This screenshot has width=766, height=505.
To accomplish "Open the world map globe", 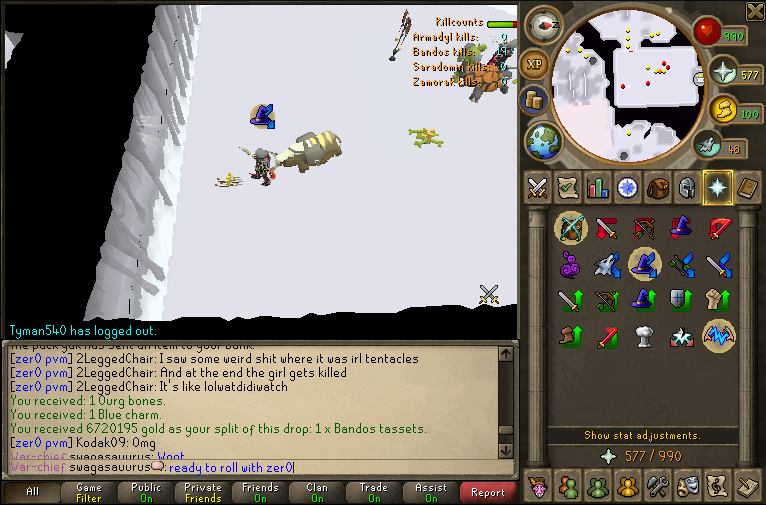I will [x=543, y=140].
